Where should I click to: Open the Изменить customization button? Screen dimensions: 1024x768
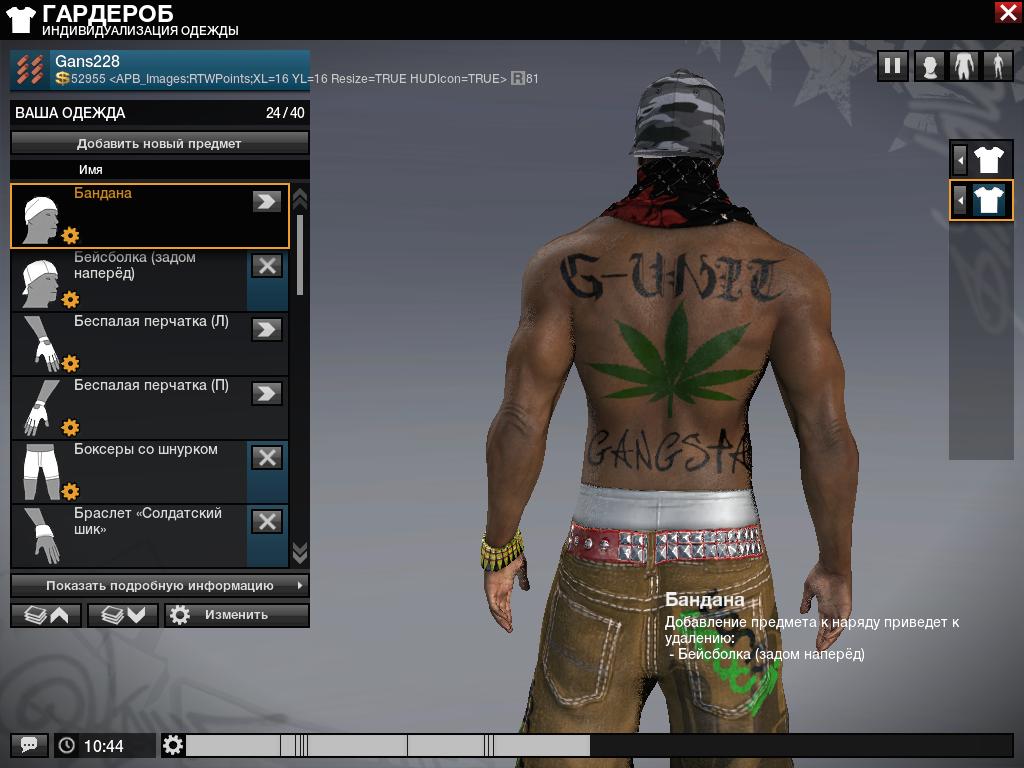point(237,615)
